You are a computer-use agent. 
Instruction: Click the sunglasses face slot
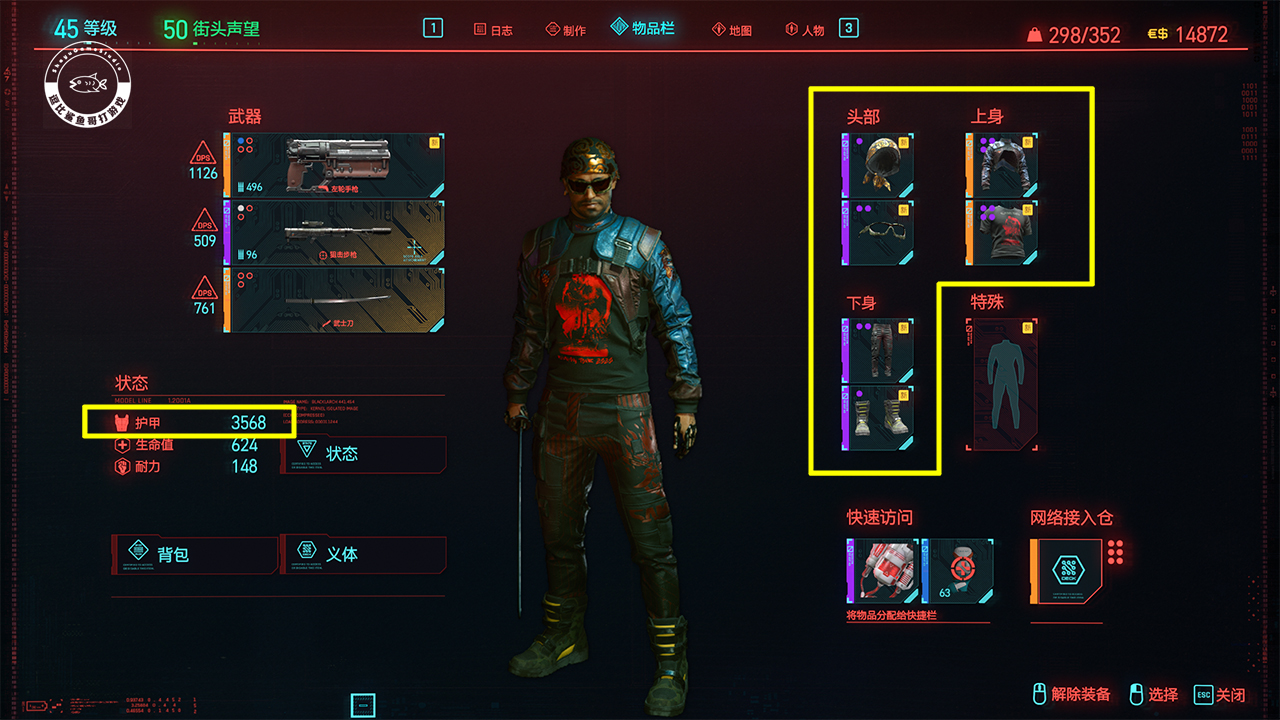click(x=879, y=232)
